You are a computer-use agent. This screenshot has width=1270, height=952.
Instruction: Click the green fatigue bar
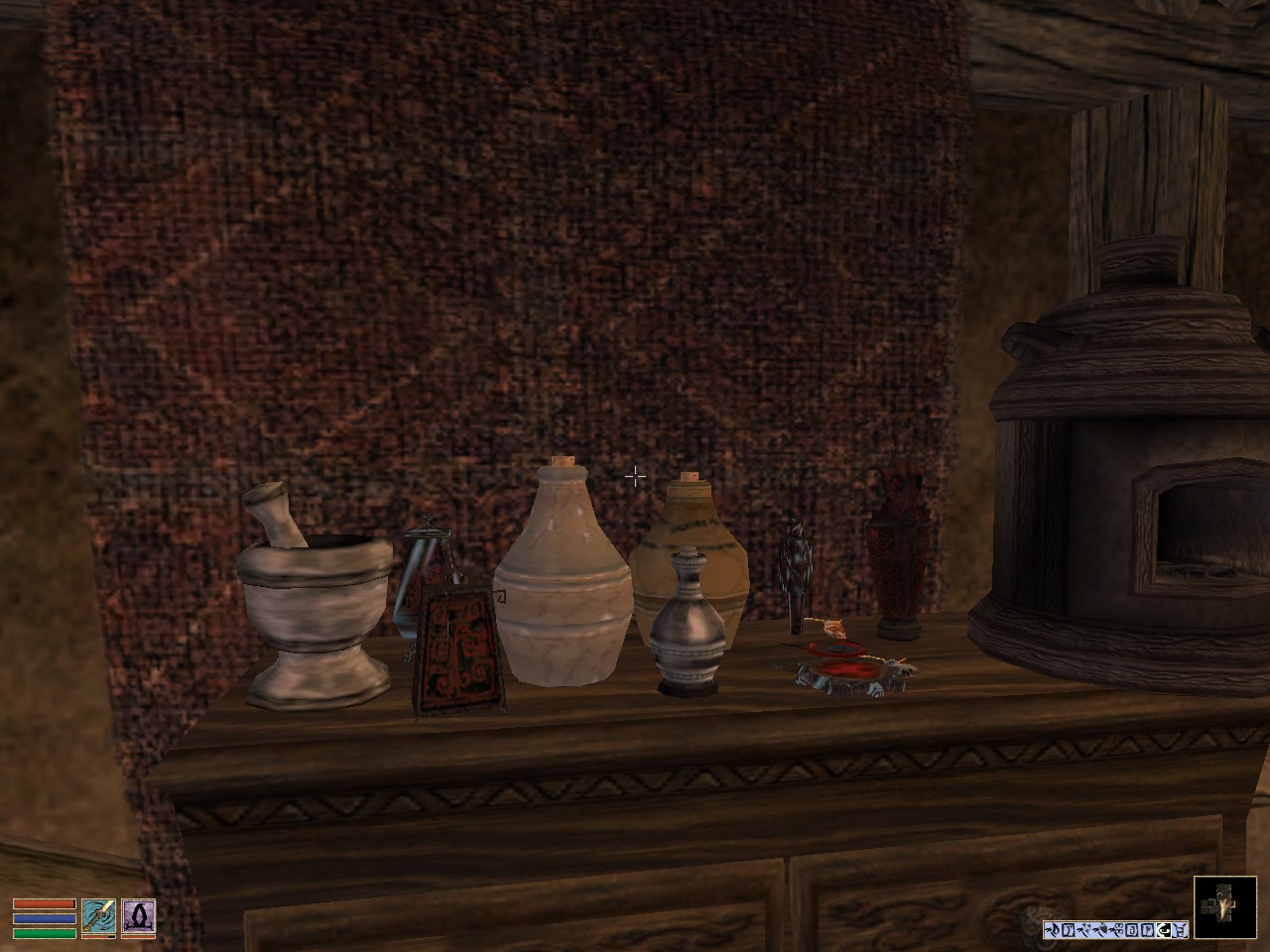[45, 934]
